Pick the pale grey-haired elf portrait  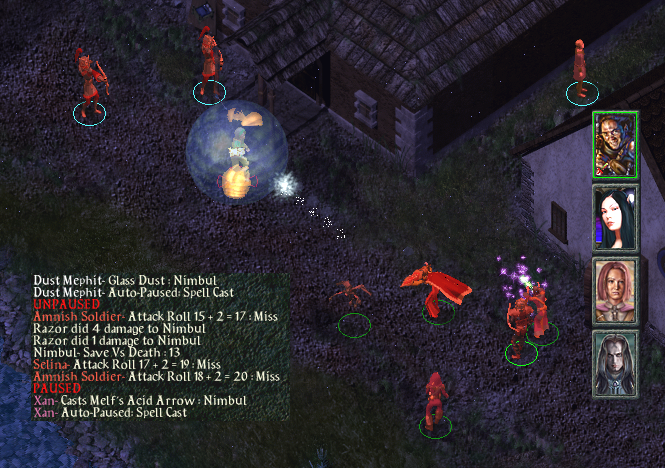coord(615,361)
